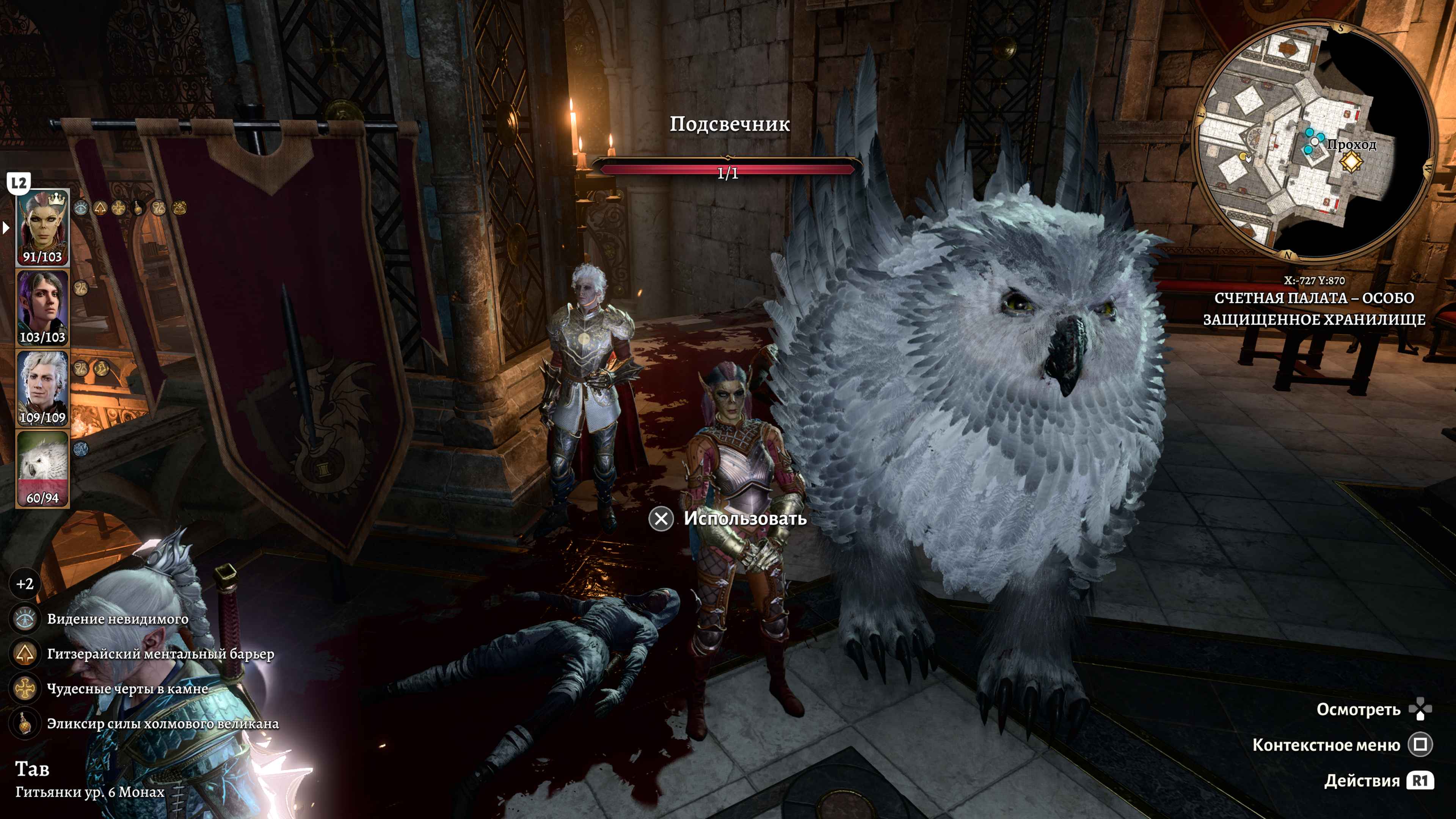Select the dark-haired companion portrait with 103/103
The width and height of the screenshot is (1456, 819).
pos(42,308)
